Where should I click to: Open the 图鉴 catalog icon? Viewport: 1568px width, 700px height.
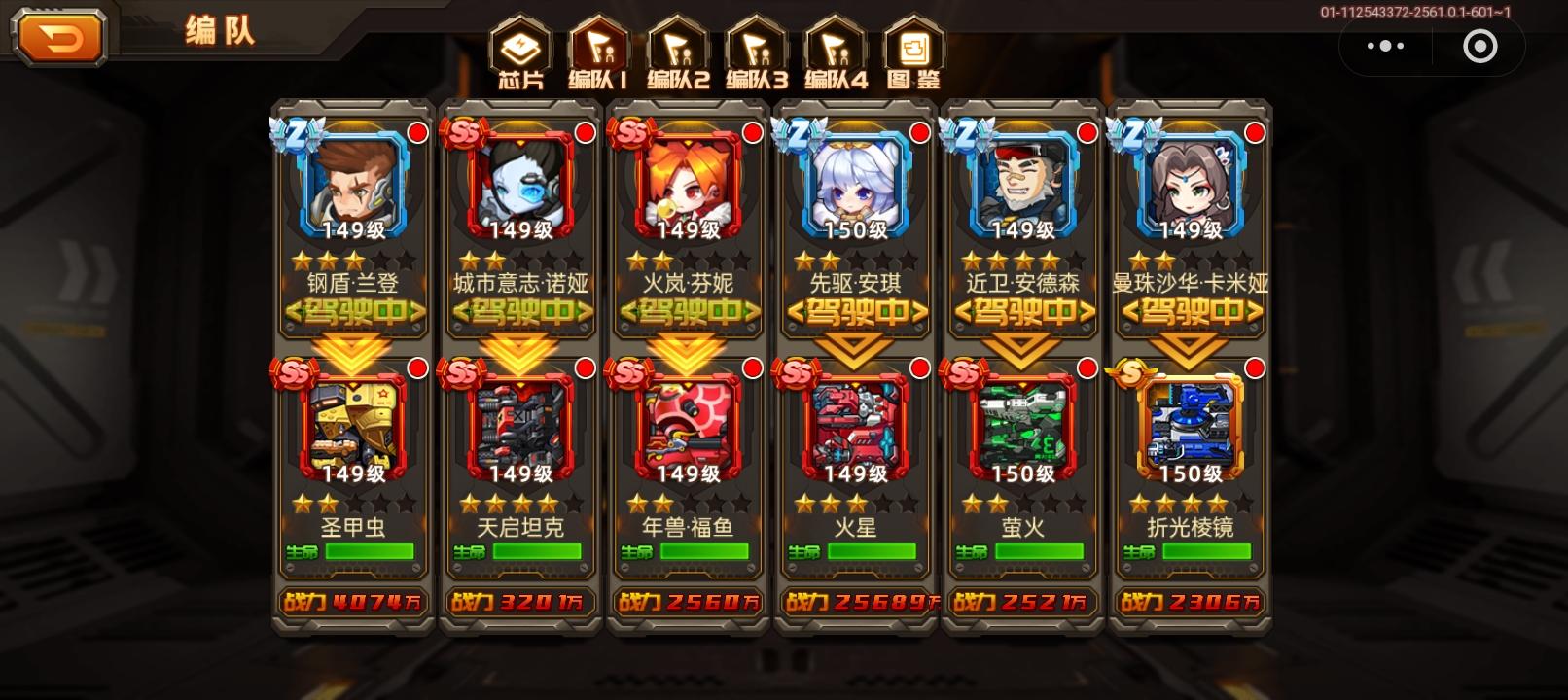pyautogui.click(x=915, y=47)
